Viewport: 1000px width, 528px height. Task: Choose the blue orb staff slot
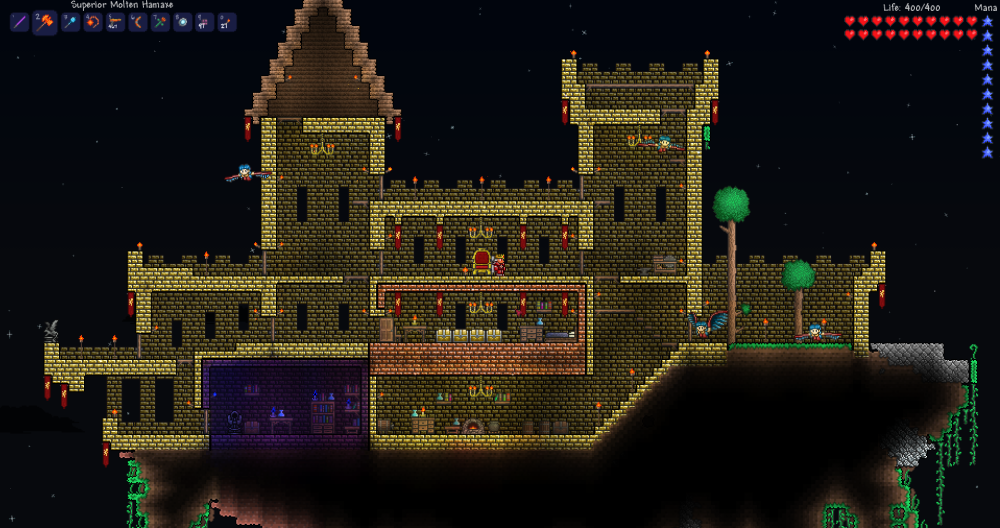70,22
